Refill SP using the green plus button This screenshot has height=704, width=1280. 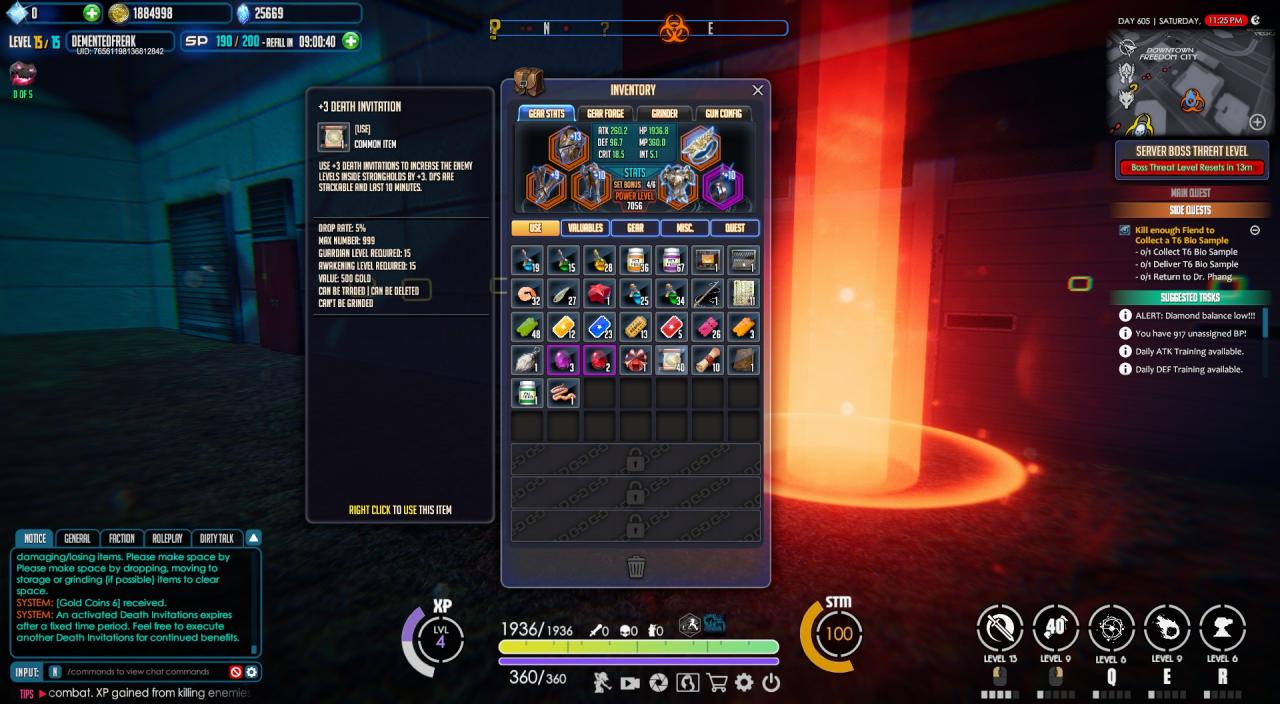pos(351,41)
